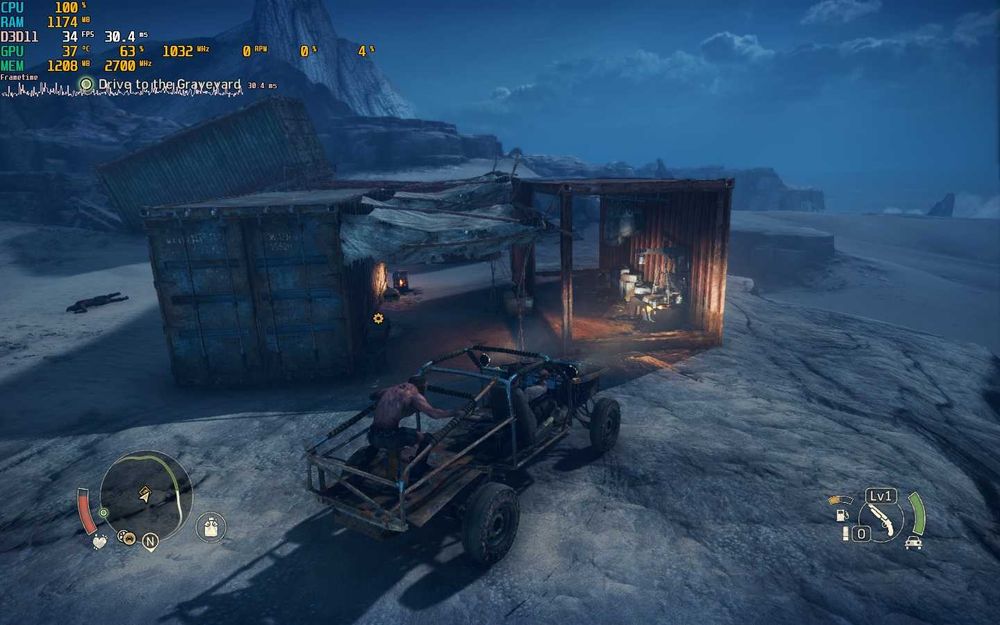Click the car condition icon
The image size is (1000, 625).
[x=912, y=542]
